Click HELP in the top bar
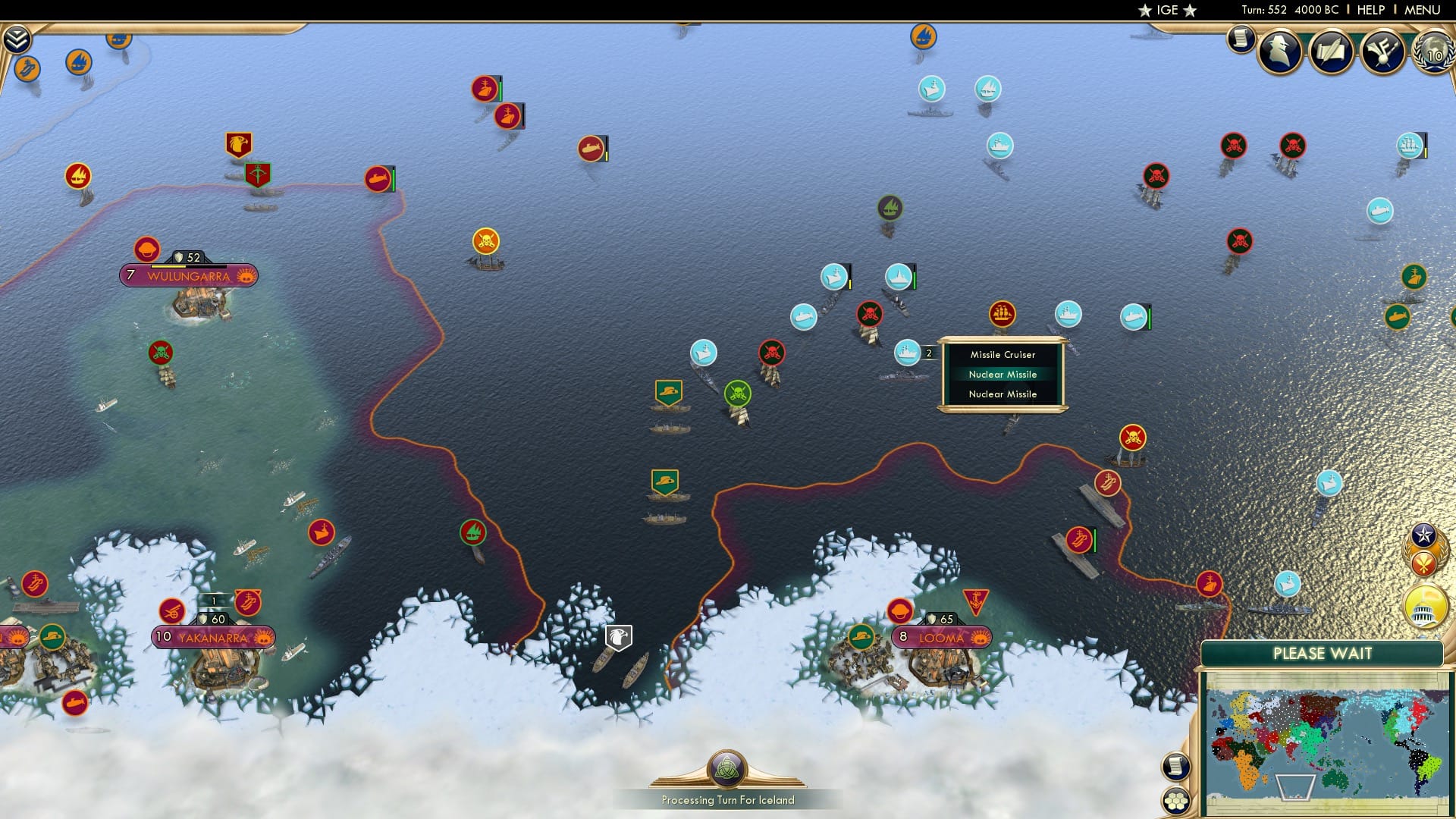 [1370, 10]
